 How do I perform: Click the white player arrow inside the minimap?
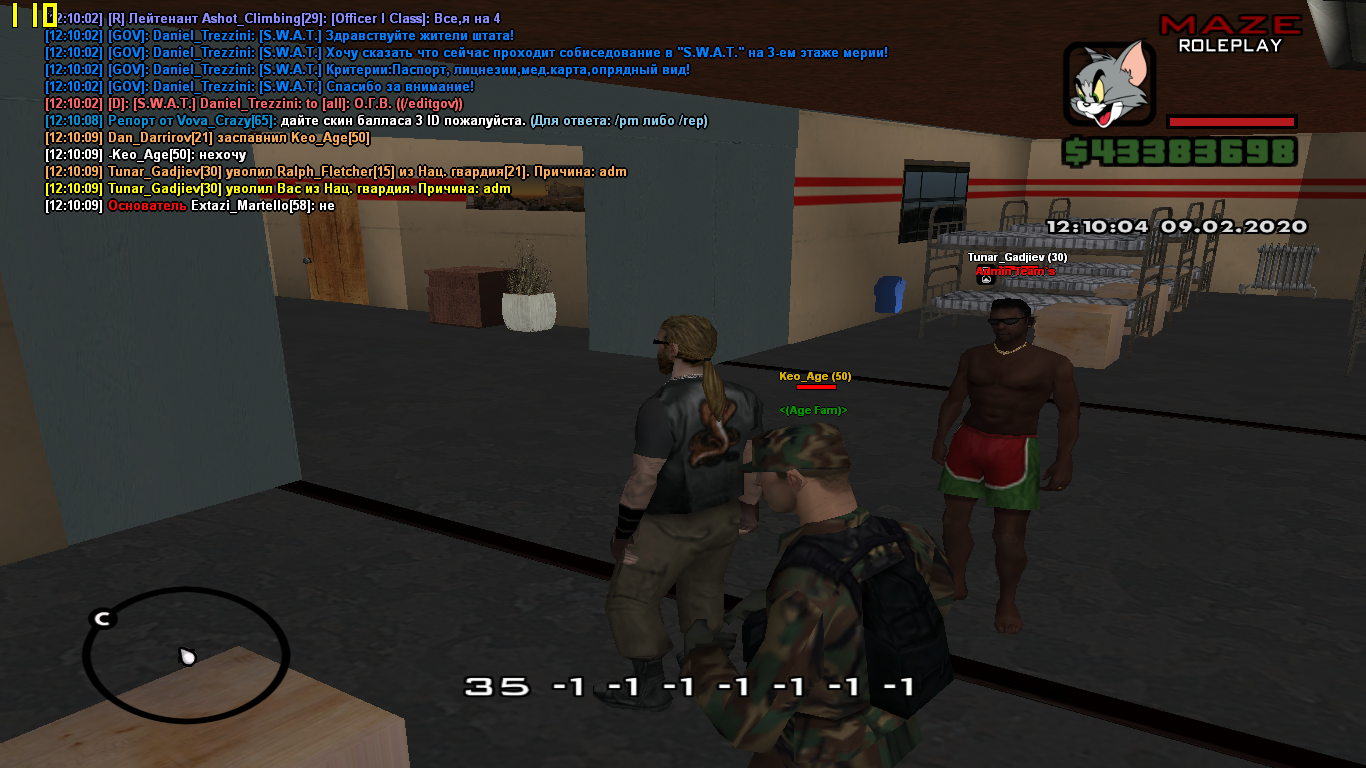point(186,655)
